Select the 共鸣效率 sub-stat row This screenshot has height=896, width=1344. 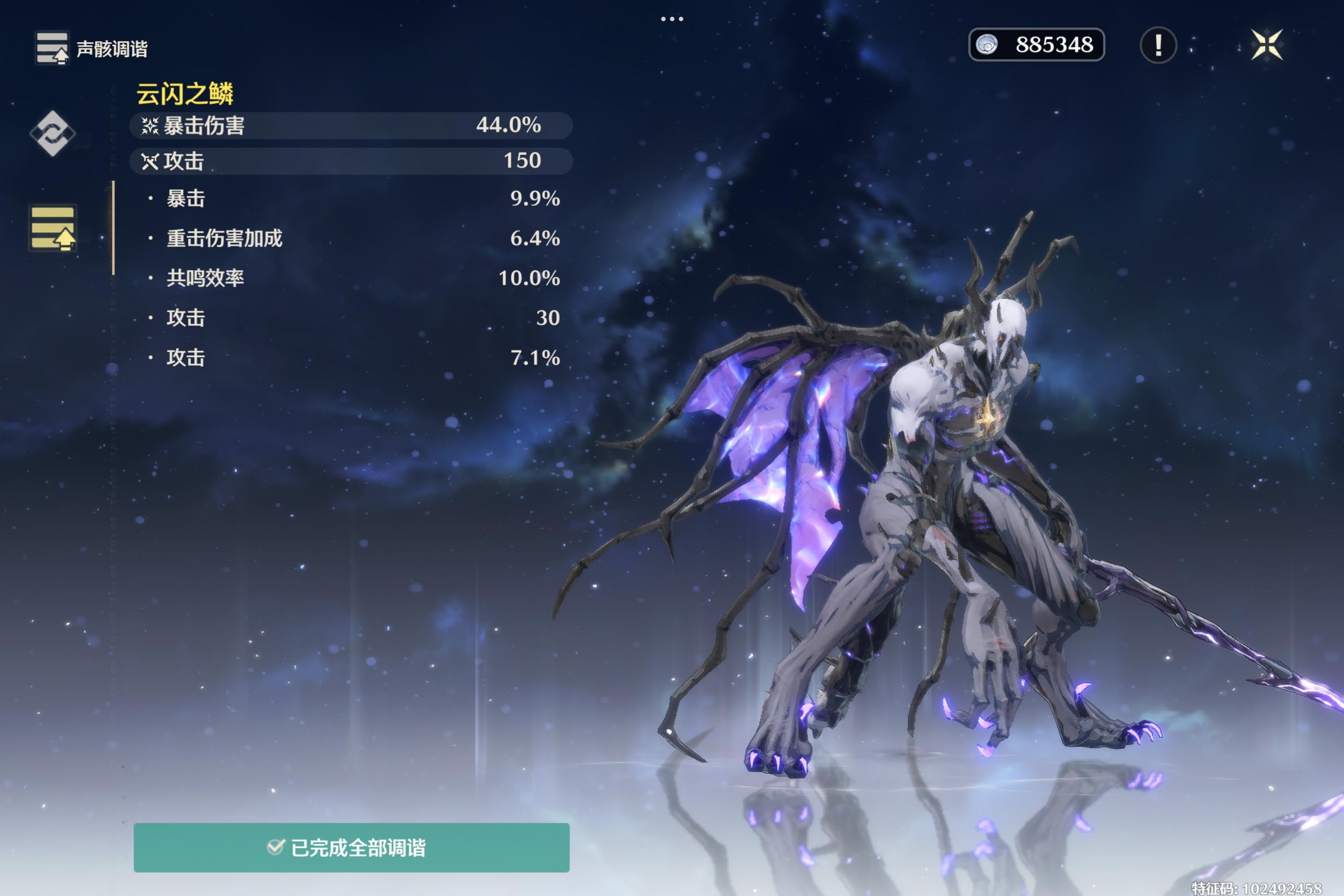pos(354,278)
